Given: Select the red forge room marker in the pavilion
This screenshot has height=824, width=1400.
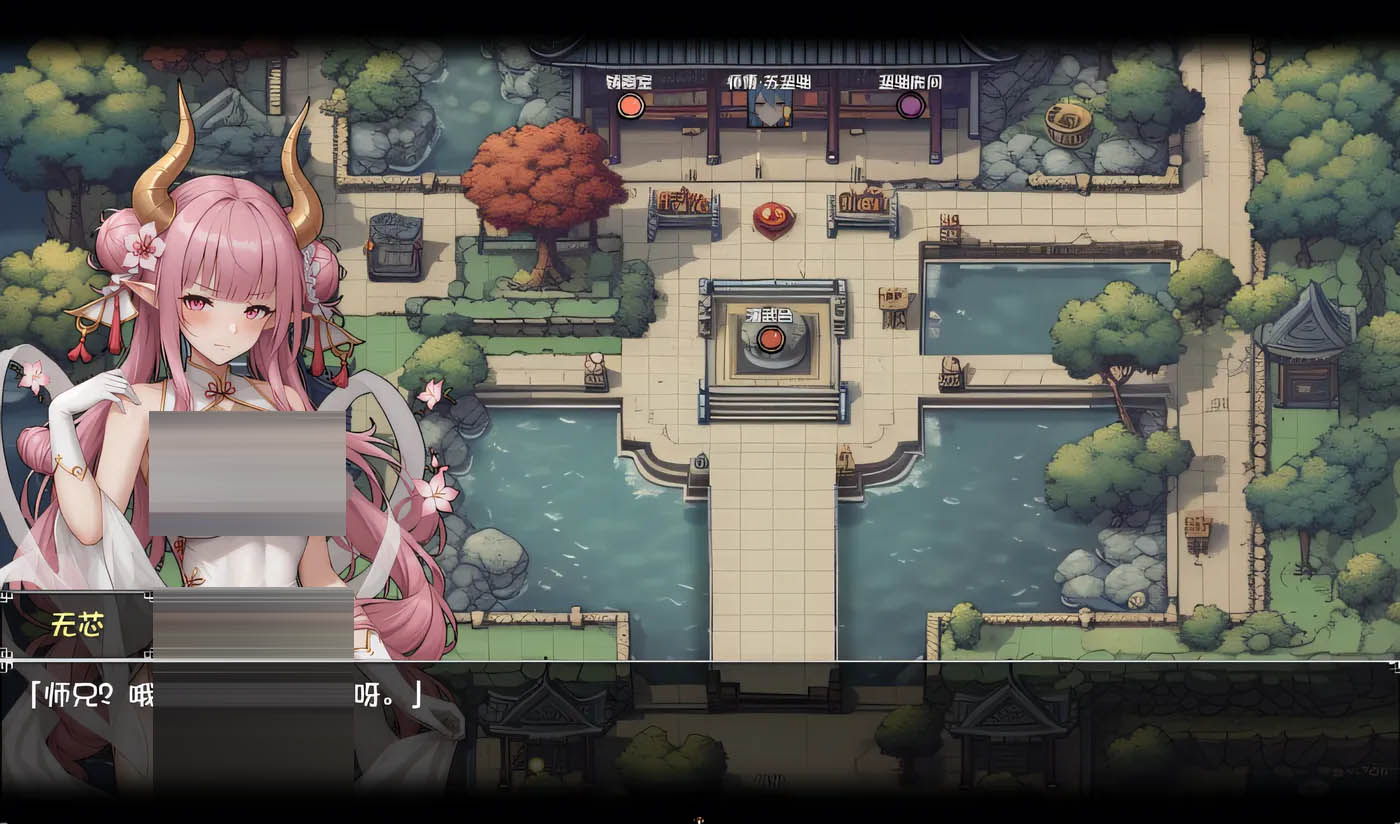Looking at the screenshot, I should pyautogui.click(x=630, y=105).
